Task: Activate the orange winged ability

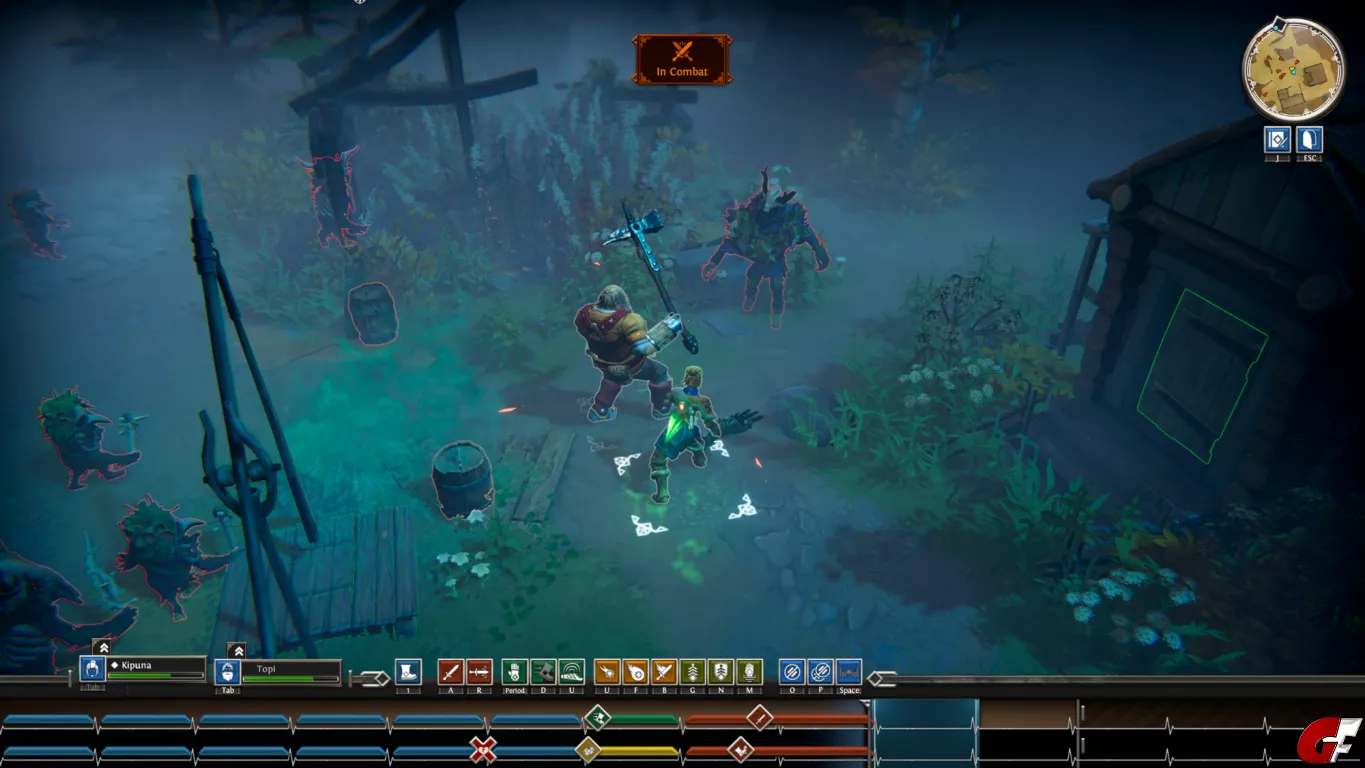Action: pyautogui.click(x=664, y=672)
